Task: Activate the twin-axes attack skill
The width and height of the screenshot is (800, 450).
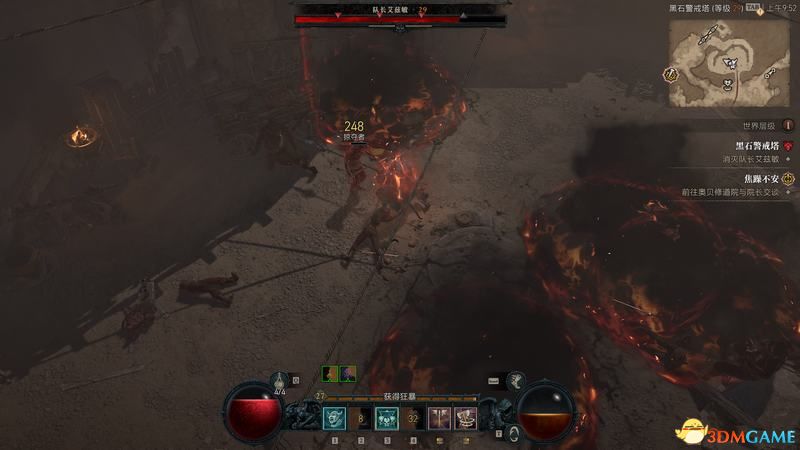Action: [439, 419]
